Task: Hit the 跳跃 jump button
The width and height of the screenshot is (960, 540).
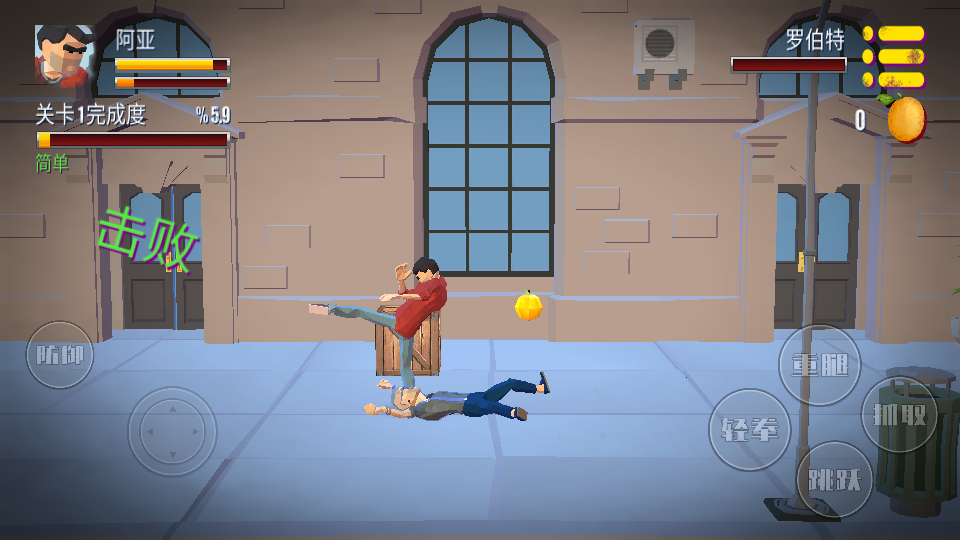Action: (834, 479)
